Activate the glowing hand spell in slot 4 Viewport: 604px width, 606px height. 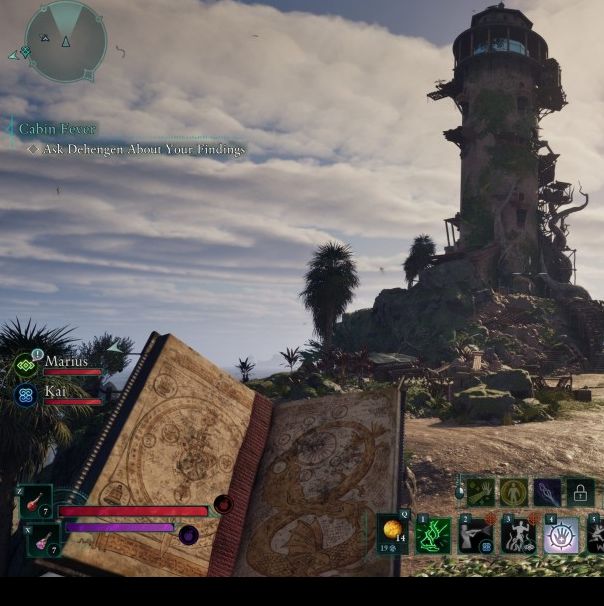pos(560,536)
